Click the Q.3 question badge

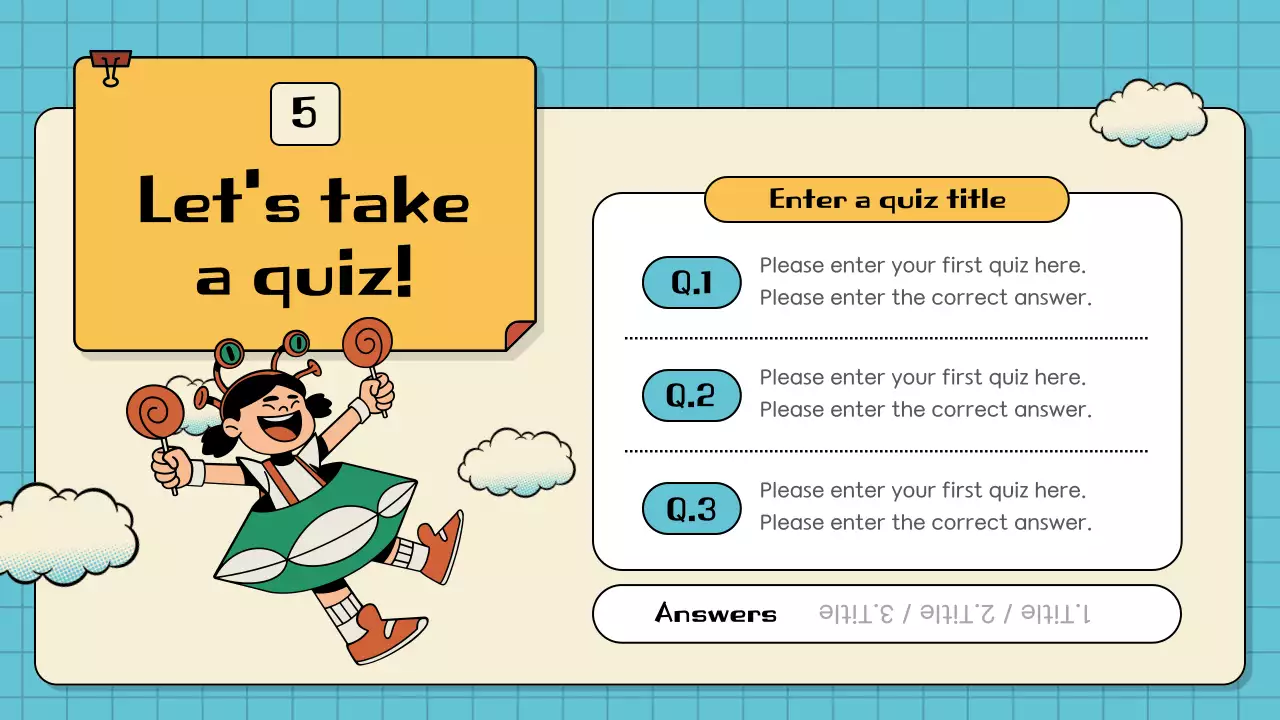691,509
